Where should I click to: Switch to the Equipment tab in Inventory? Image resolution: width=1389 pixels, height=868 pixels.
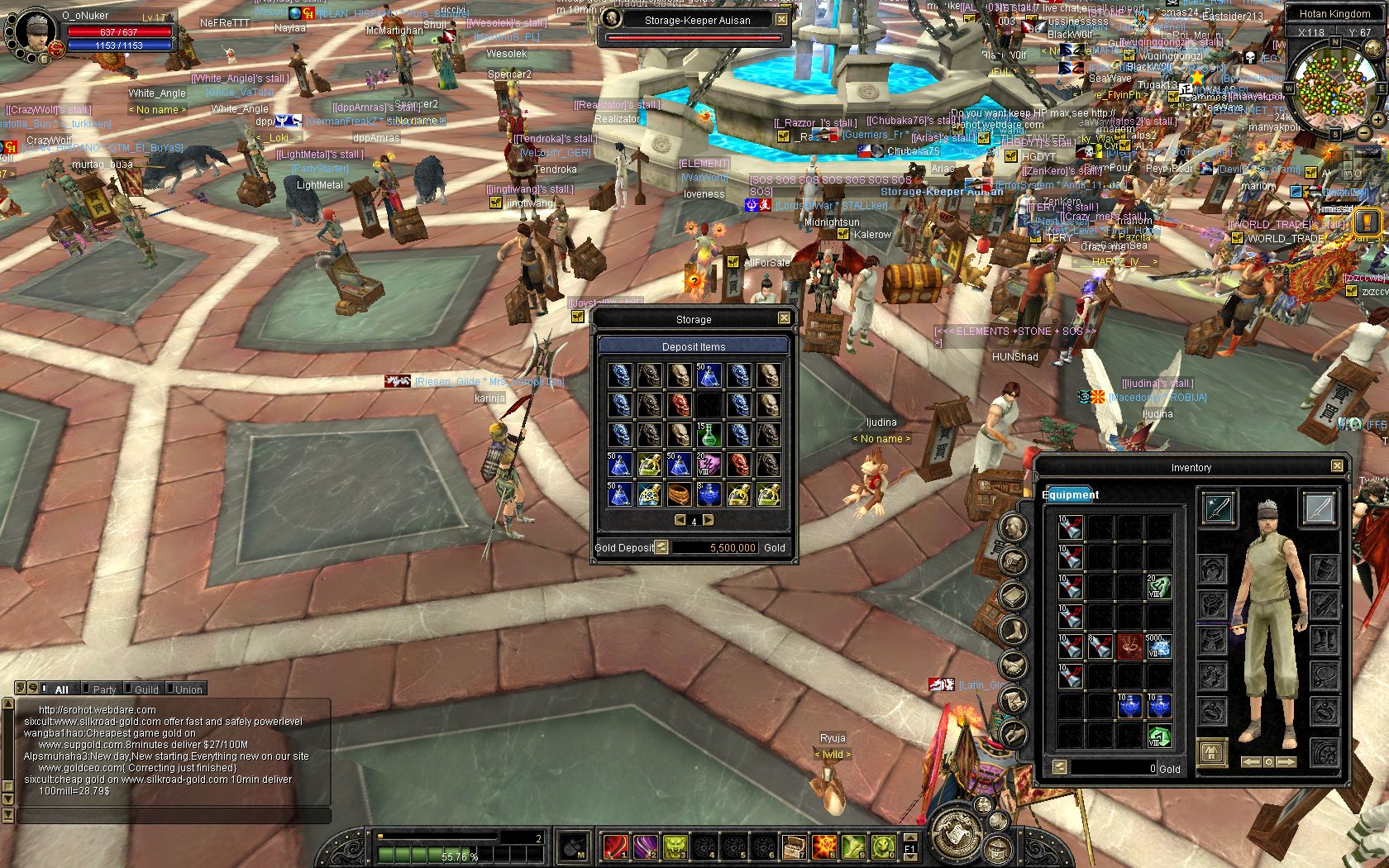click(x=1070, y=494)
